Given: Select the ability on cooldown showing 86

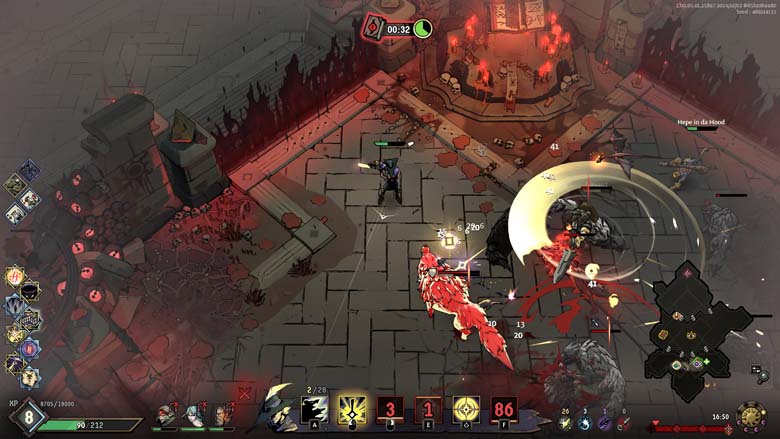Looking at the screenshot, I should pyautogui.click(x=503, y=409).
